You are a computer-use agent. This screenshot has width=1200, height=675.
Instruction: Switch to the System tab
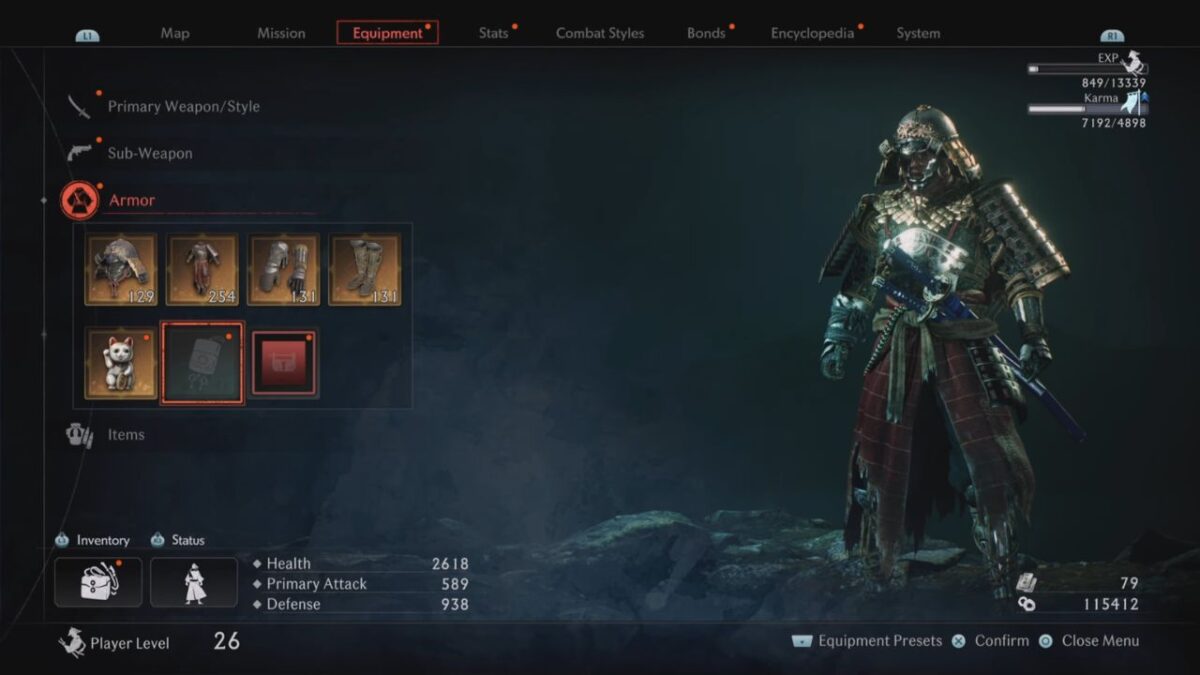[918, 33]
